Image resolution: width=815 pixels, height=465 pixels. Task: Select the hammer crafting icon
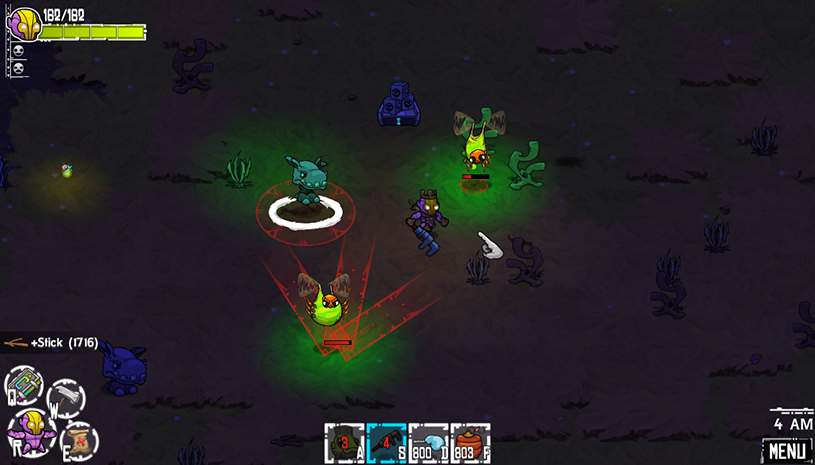click(x=66, y=398)
